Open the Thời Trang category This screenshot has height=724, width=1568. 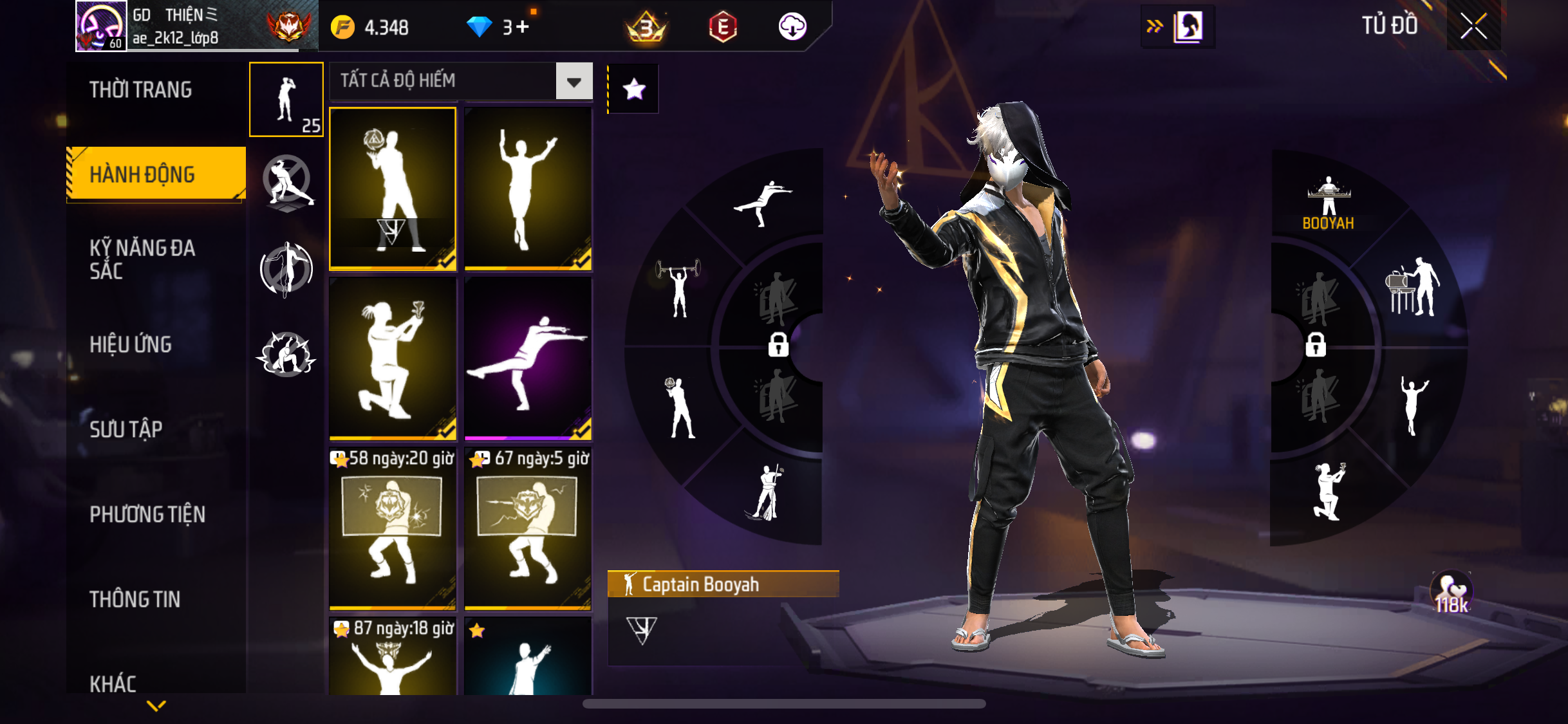pyautogui.click(x=140, y=90)
